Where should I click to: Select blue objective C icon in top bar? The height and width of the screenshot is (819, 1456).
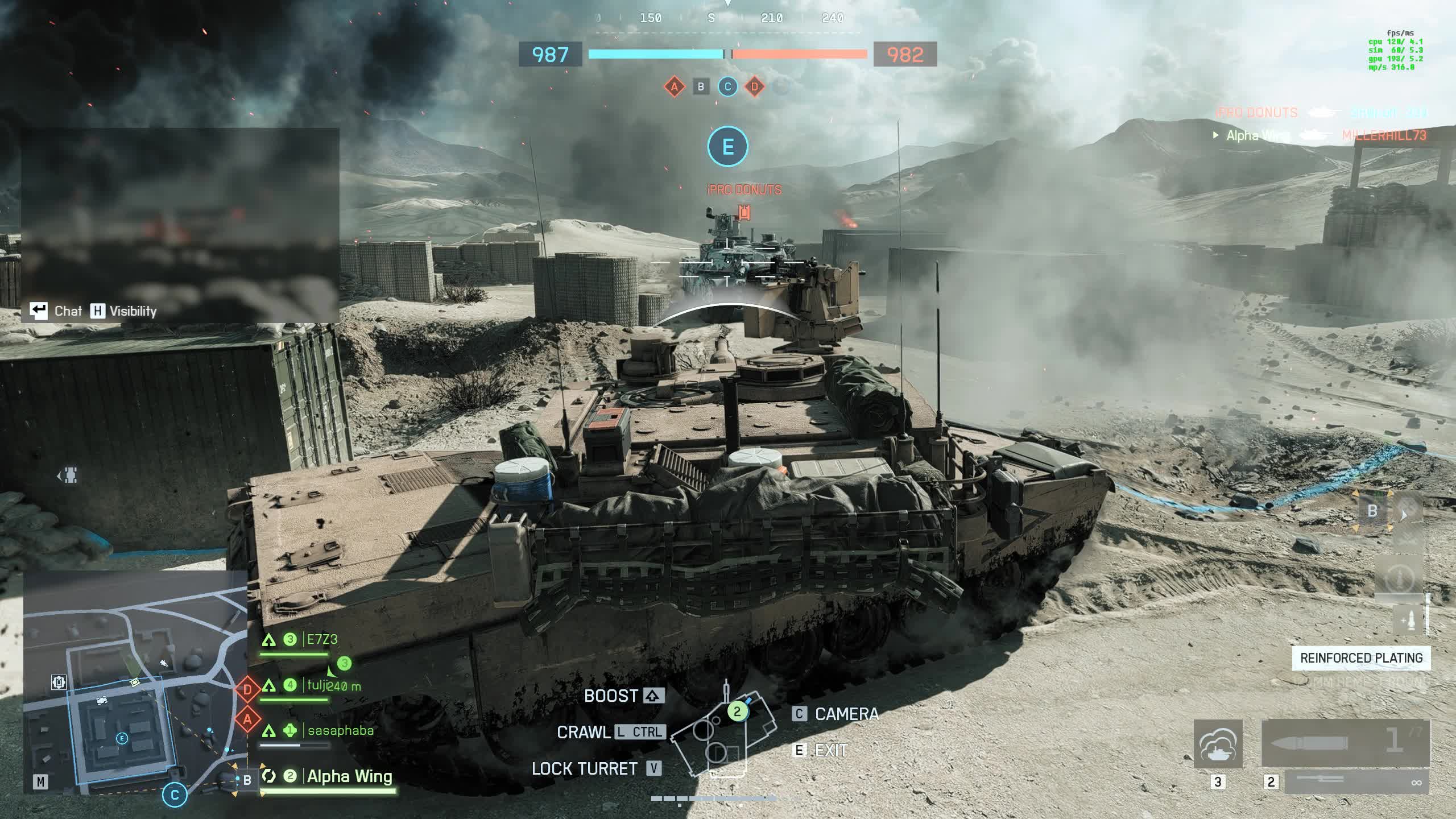727,87
